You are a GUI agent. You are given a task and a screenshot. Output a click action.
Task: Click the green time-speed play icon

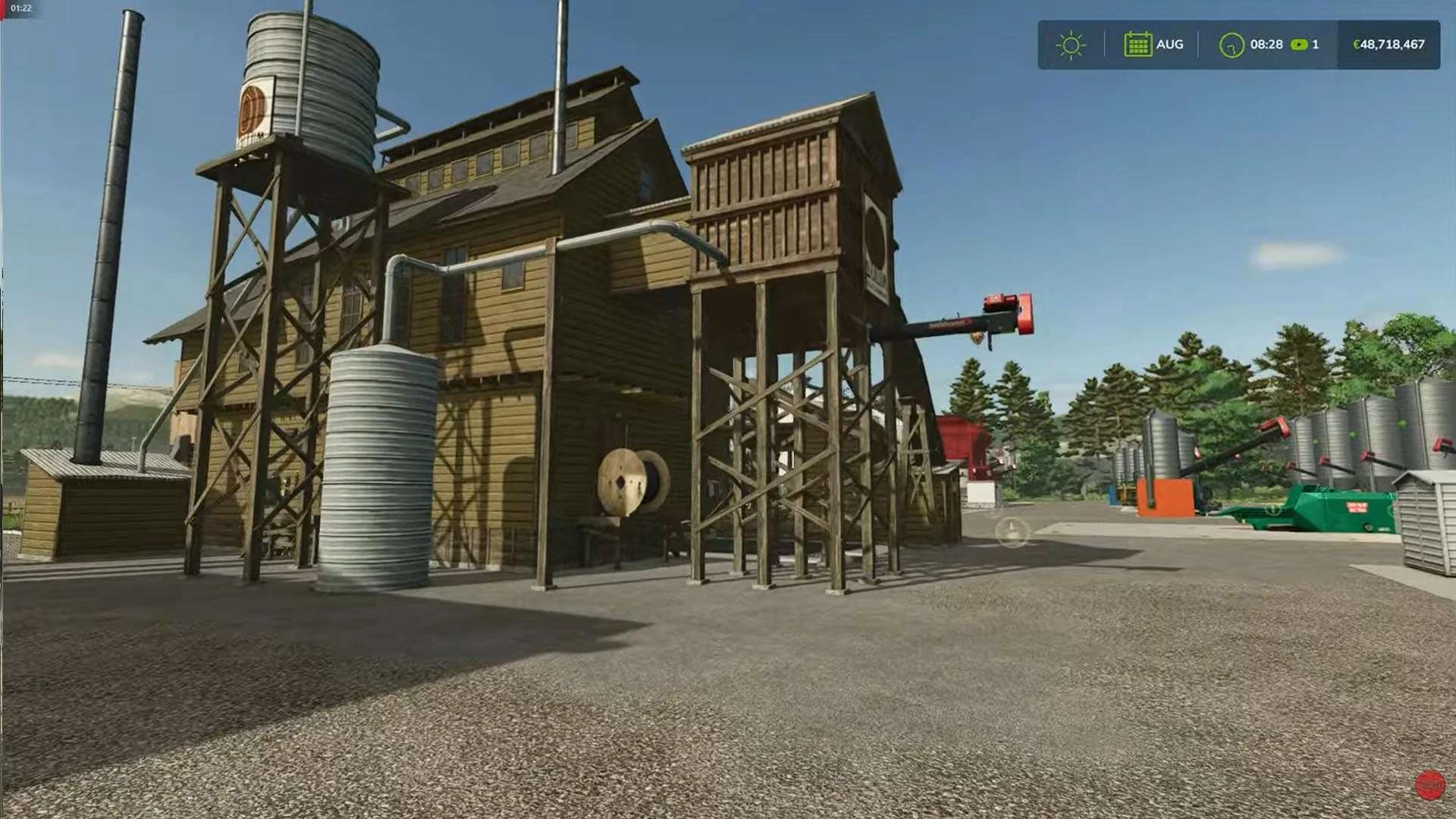click(1299, 45)
